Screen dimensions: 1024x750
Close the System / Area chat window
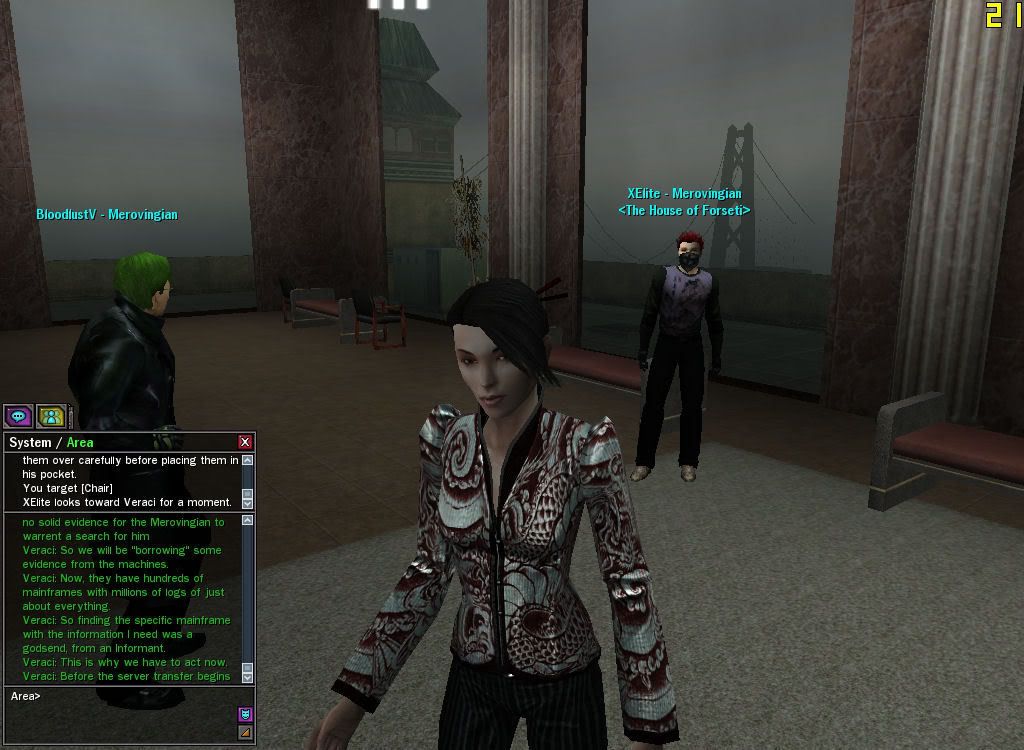245,442
